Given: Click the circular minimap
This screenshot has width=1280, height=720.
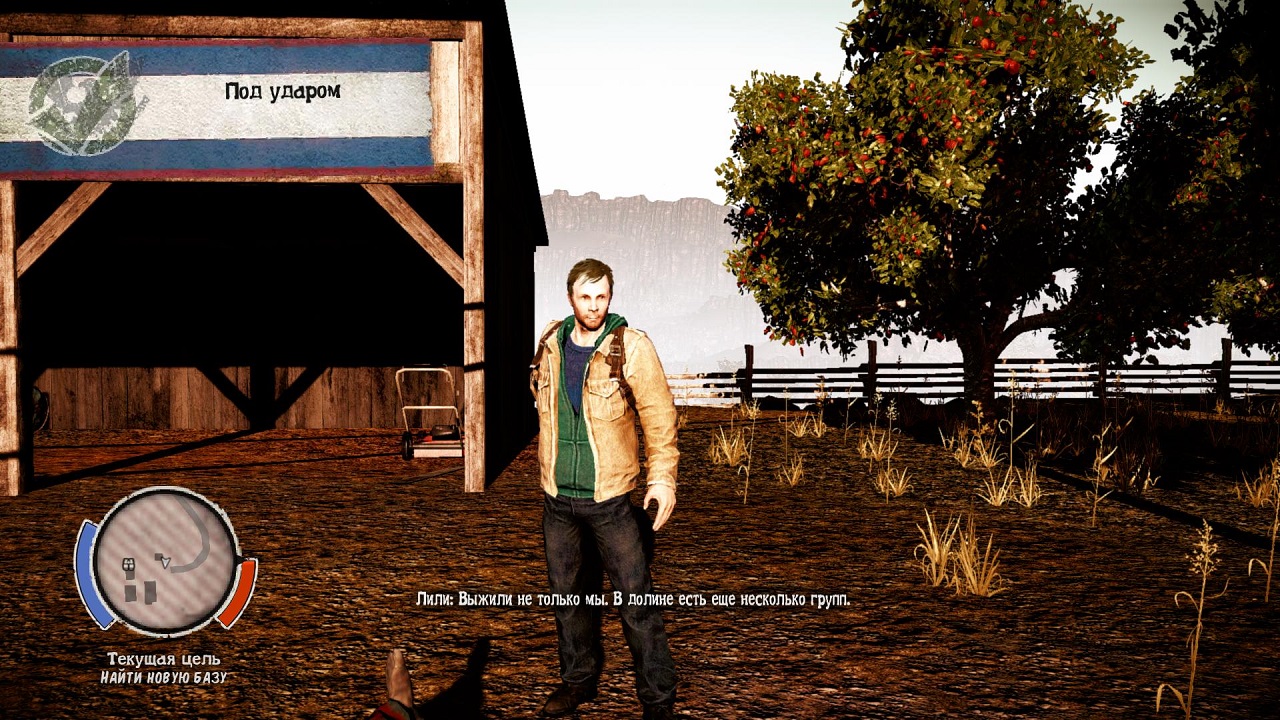Looking at the screenshot, I should point(166,562).
